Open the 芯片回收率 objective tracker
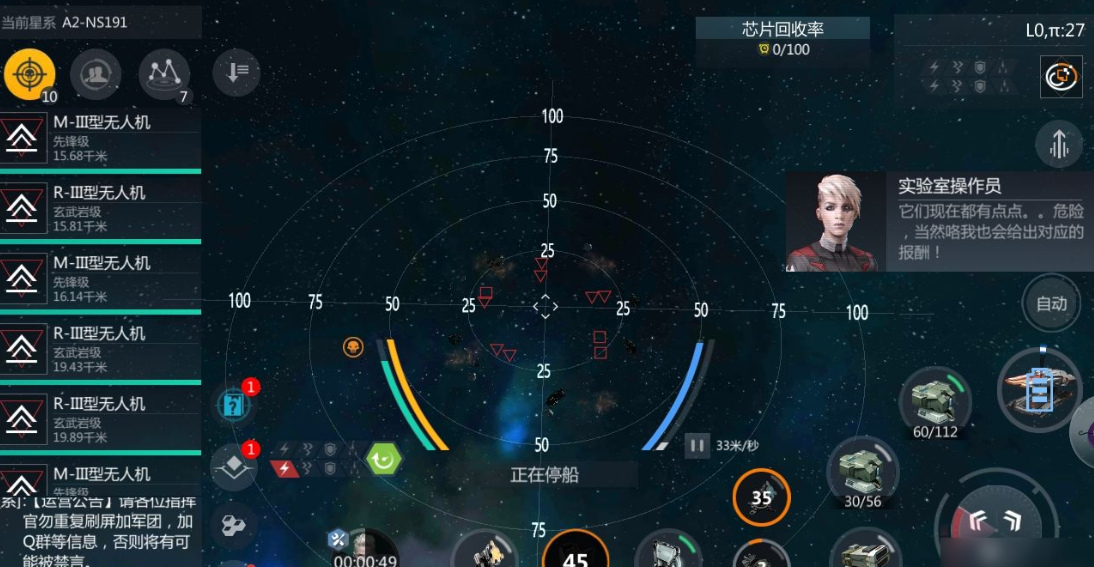 (783, 39)
